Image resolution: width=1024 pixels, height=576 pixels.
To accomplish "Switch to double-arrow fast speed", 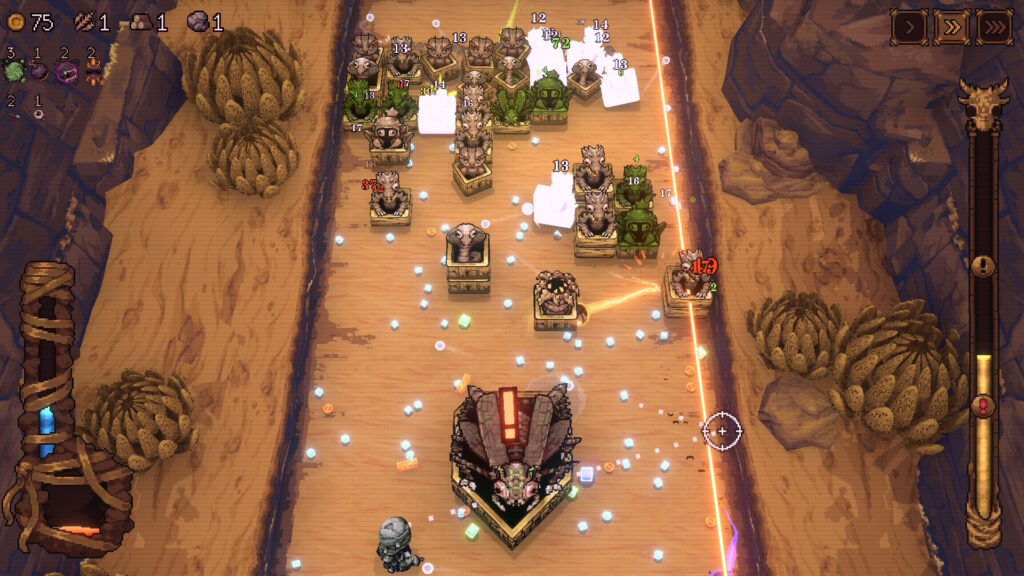I will point(951,27).
